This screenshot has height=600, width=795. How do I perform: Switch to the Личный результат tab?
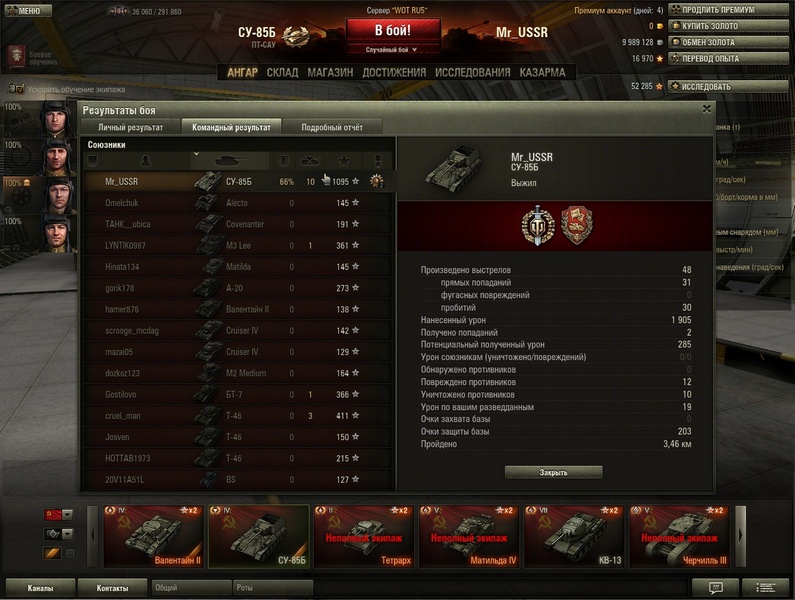tap(131, 128)
